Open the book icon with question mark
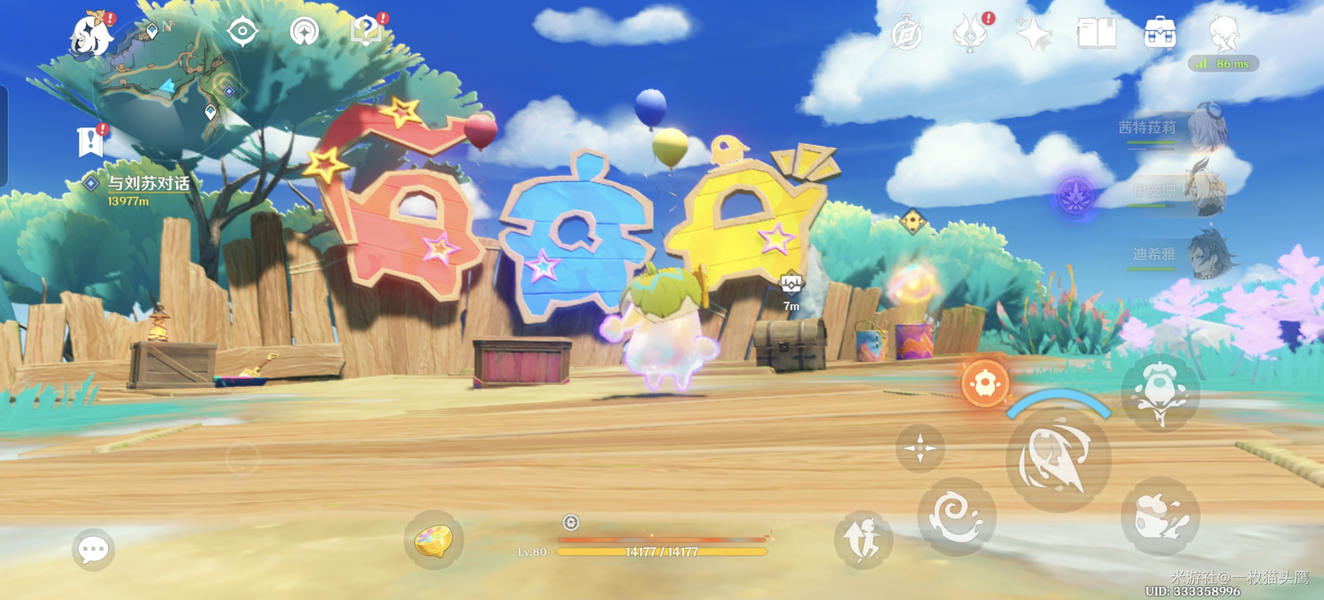The height and width of the screenshot is (600, 1324). [366, 32]
